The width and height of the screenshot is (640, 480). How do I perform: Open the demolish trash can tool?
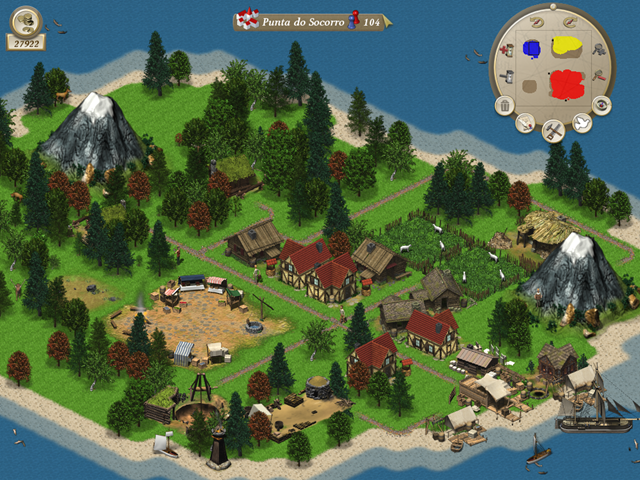coord(503,104)
